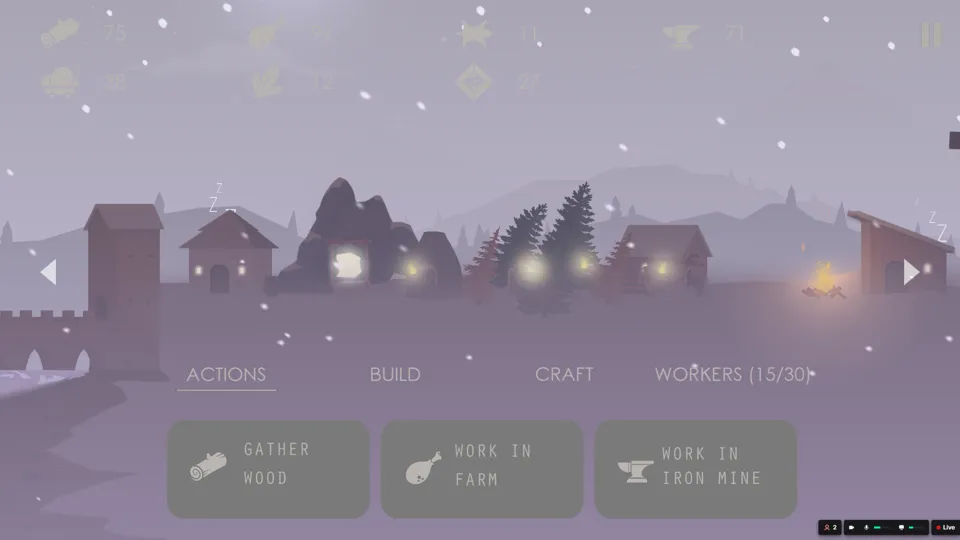Switch to the Actions tab

point(226,375)
